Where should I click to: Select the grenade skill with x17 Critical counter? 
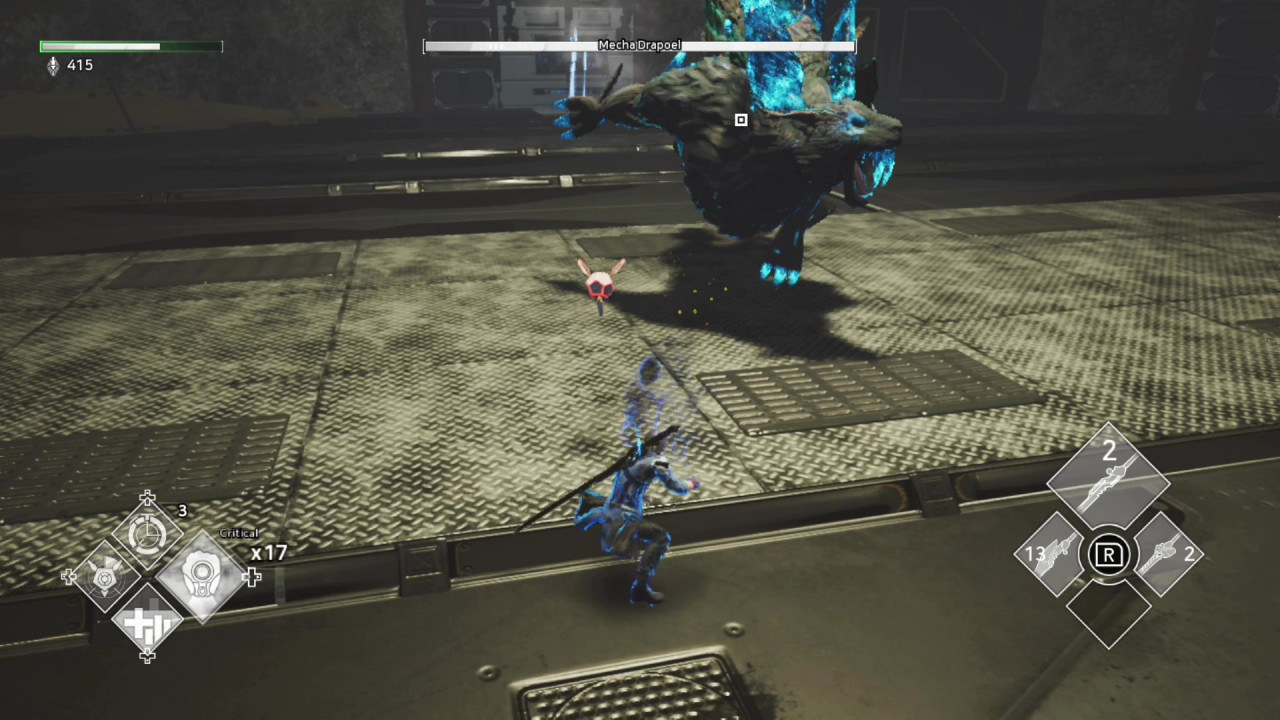pos(203,577)
